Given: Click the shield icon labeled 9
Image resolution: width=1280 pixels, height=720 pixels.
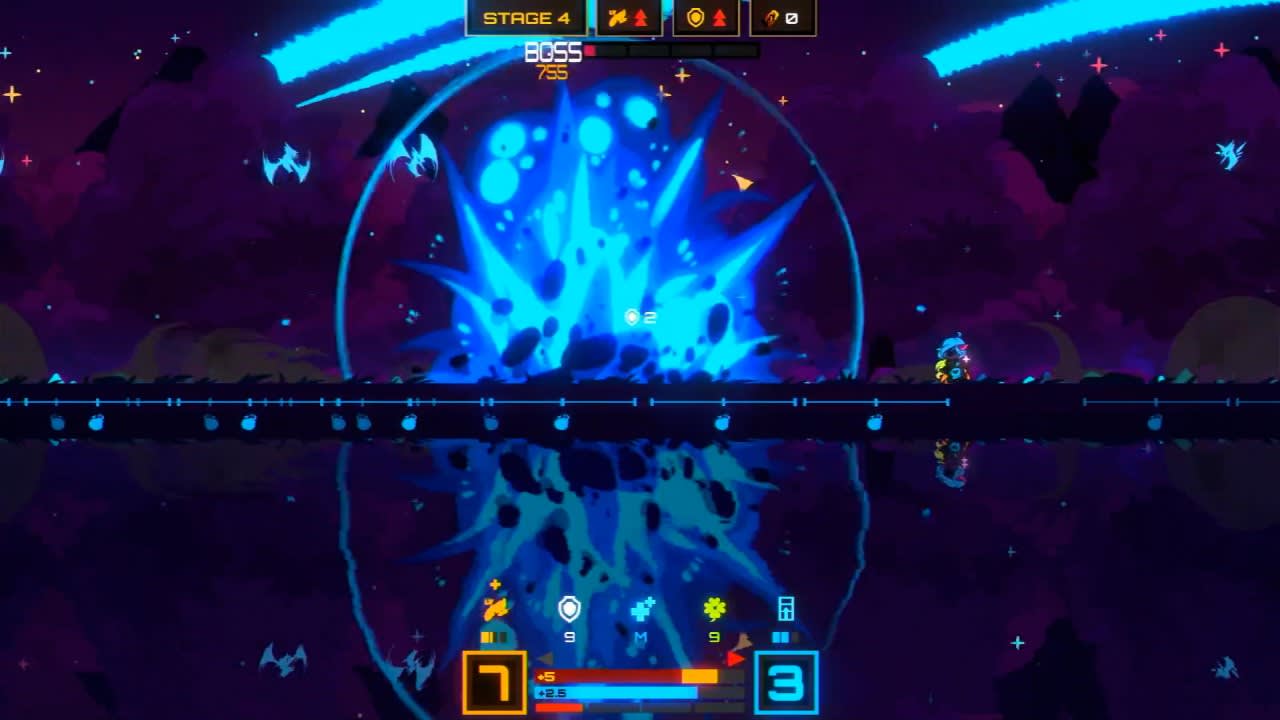Looking at the screenshot, I should [568, 608].
